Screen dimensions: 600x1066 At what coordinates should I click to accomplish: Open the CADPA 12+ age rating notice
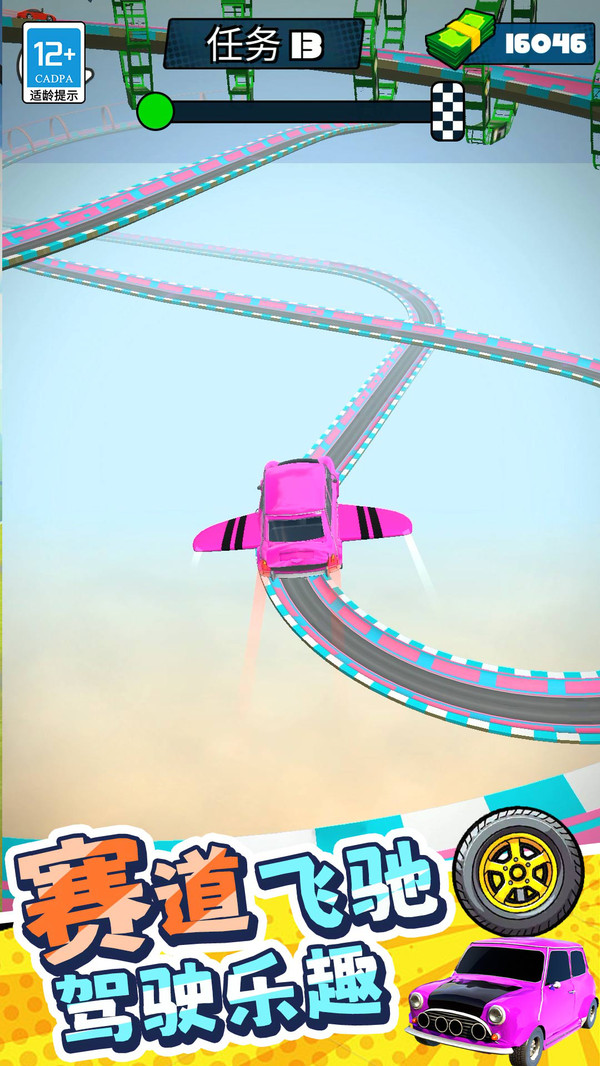coord(55,62)
